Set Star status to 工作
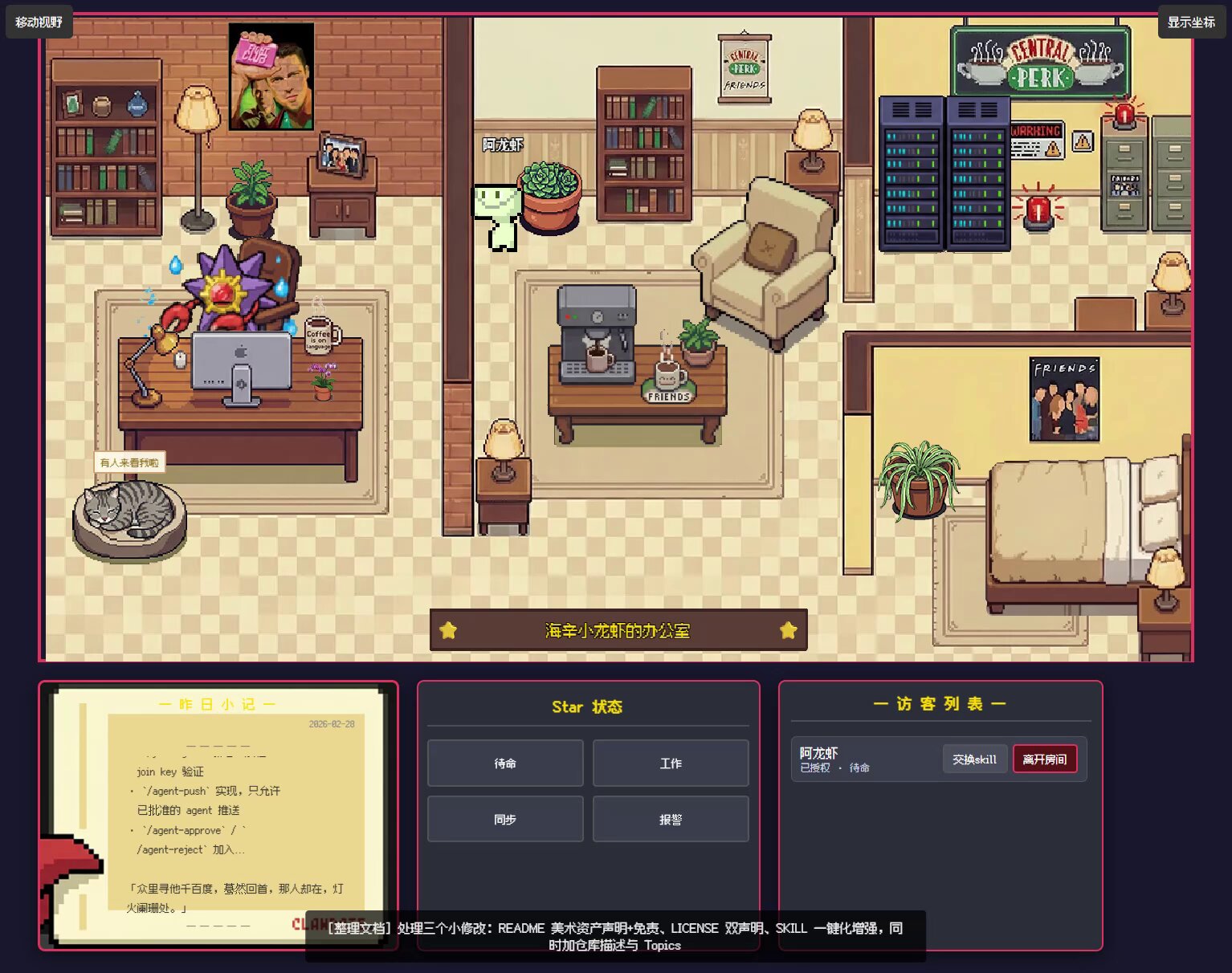1232x973 pixels. coord(671,763)
